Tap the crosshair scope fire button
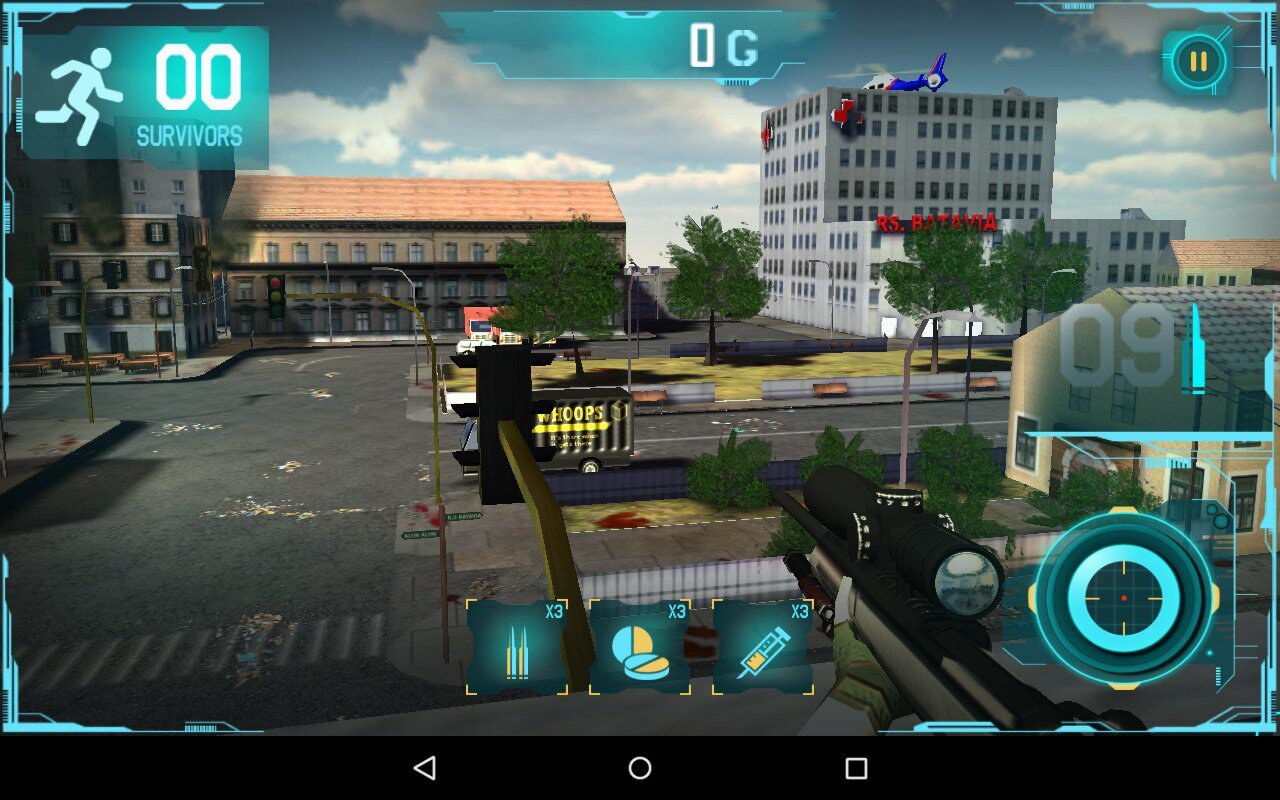The width and height of the screenshot is (1280, 800). coord(1123,597)
